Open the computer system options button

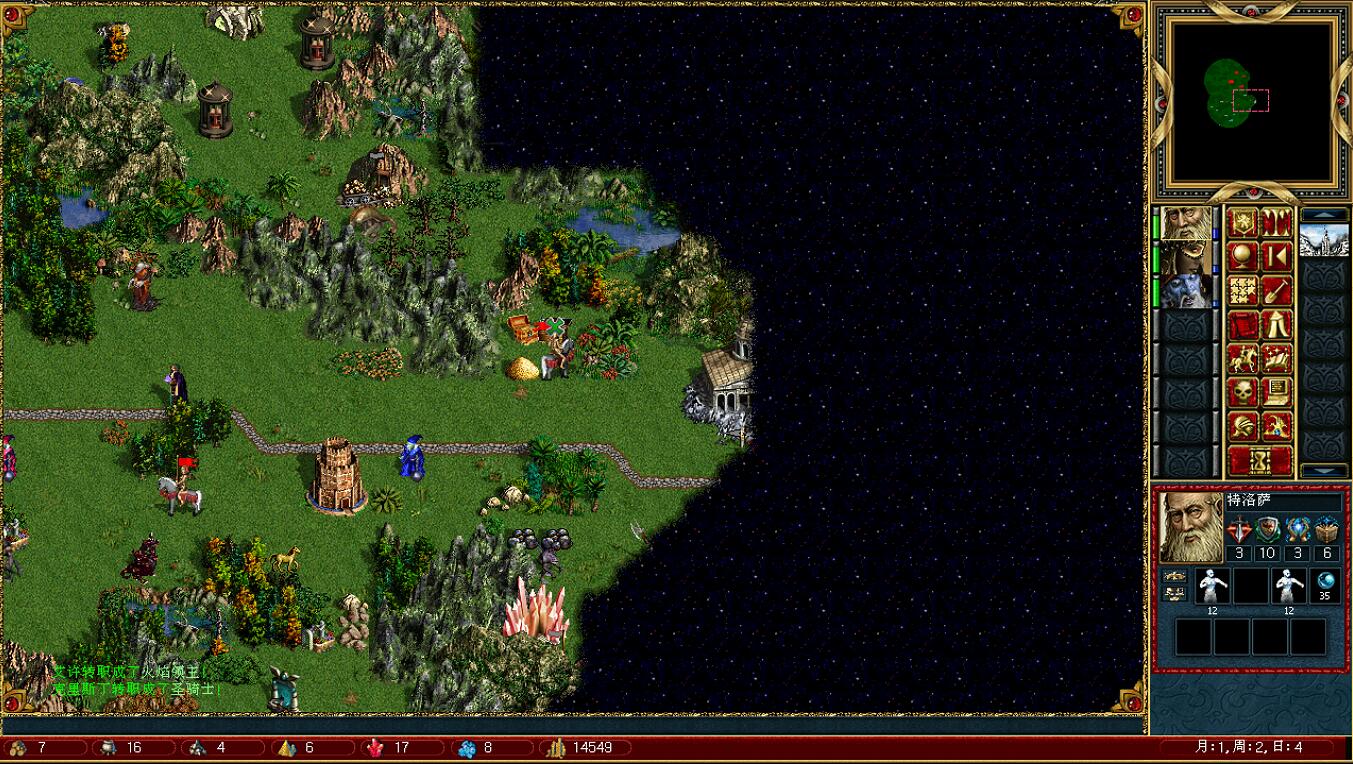point(1276,393)
